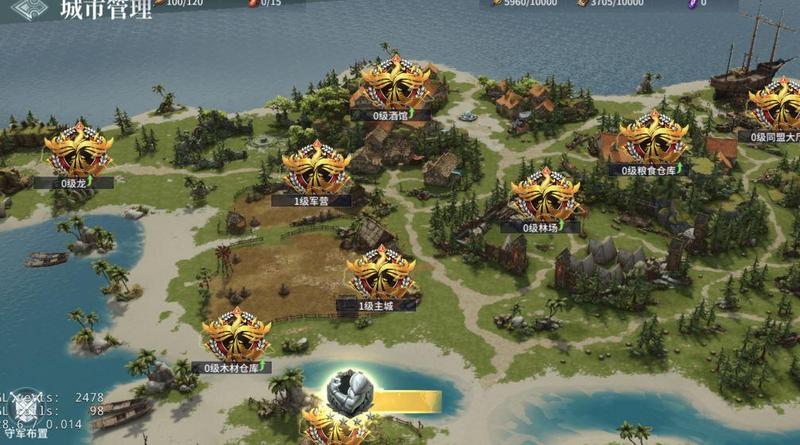Screen dimensions: 800x445
Task: Select the 0级林场 lumber yard badge
Action: pos(545,196)
